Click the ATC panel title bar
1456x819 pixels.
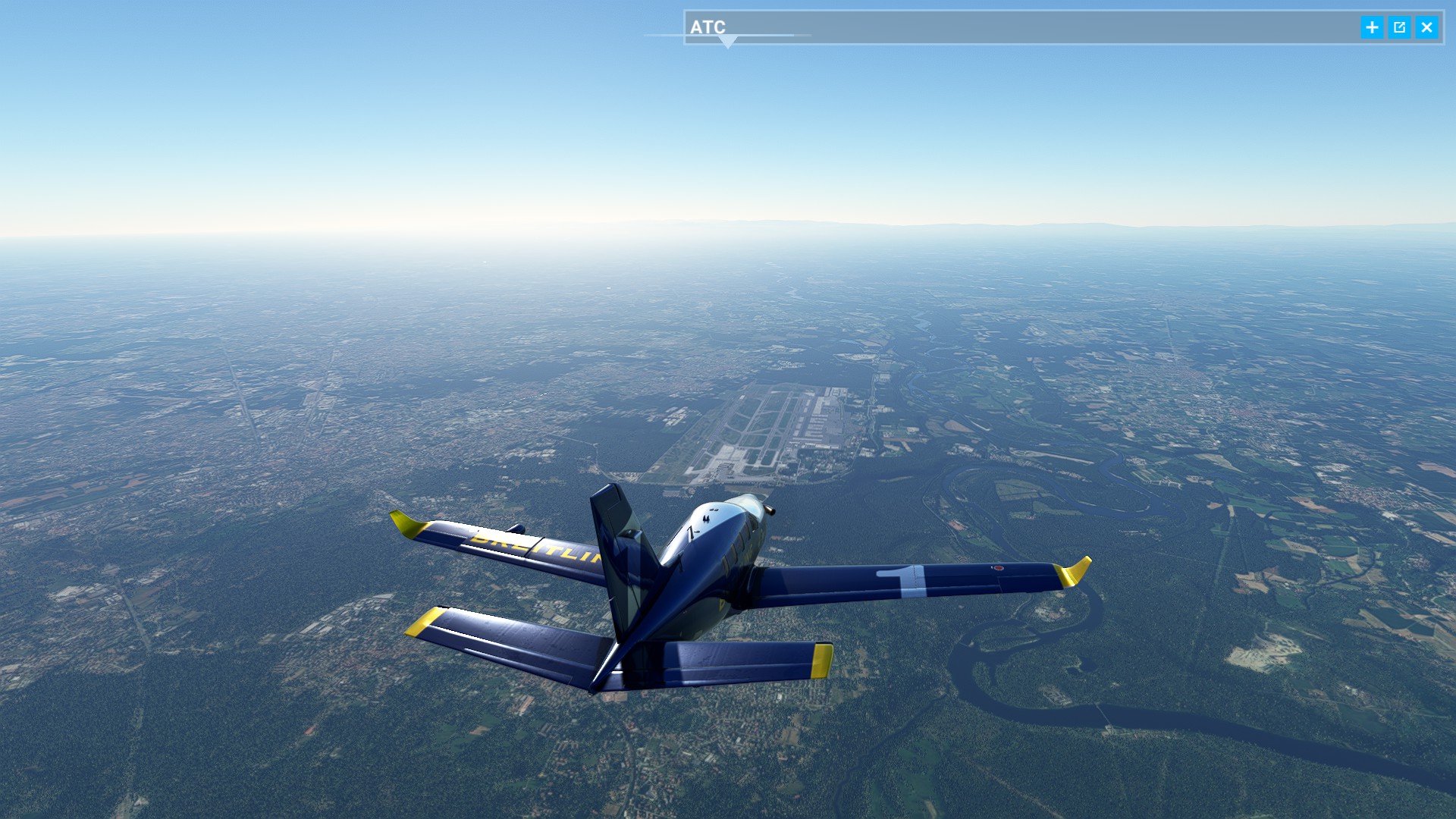point(1024,27)
